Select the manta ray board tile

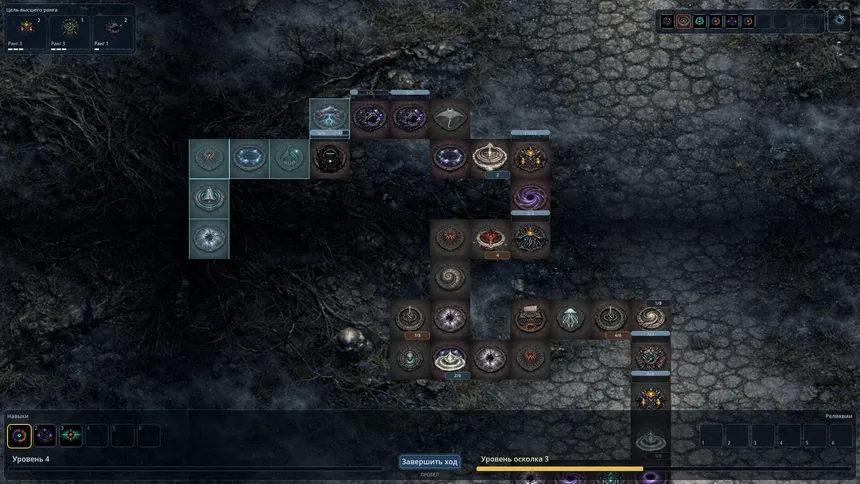[450, 118]
